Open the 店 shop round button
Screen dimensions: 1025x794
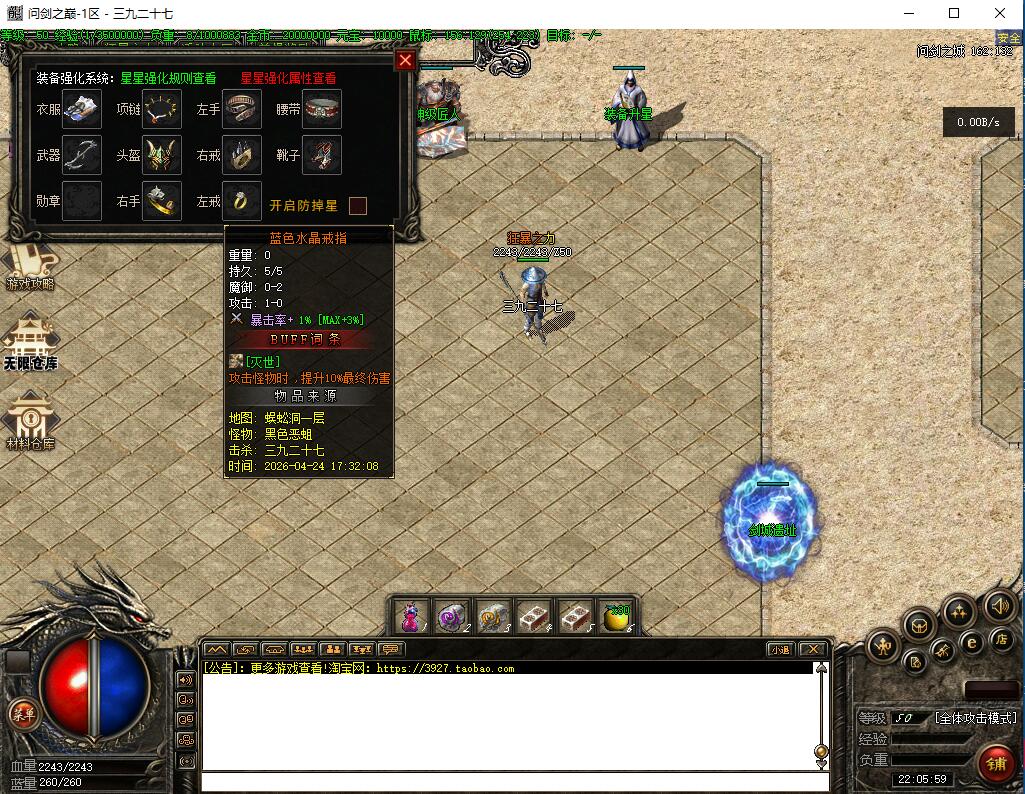click(1000, 639)
